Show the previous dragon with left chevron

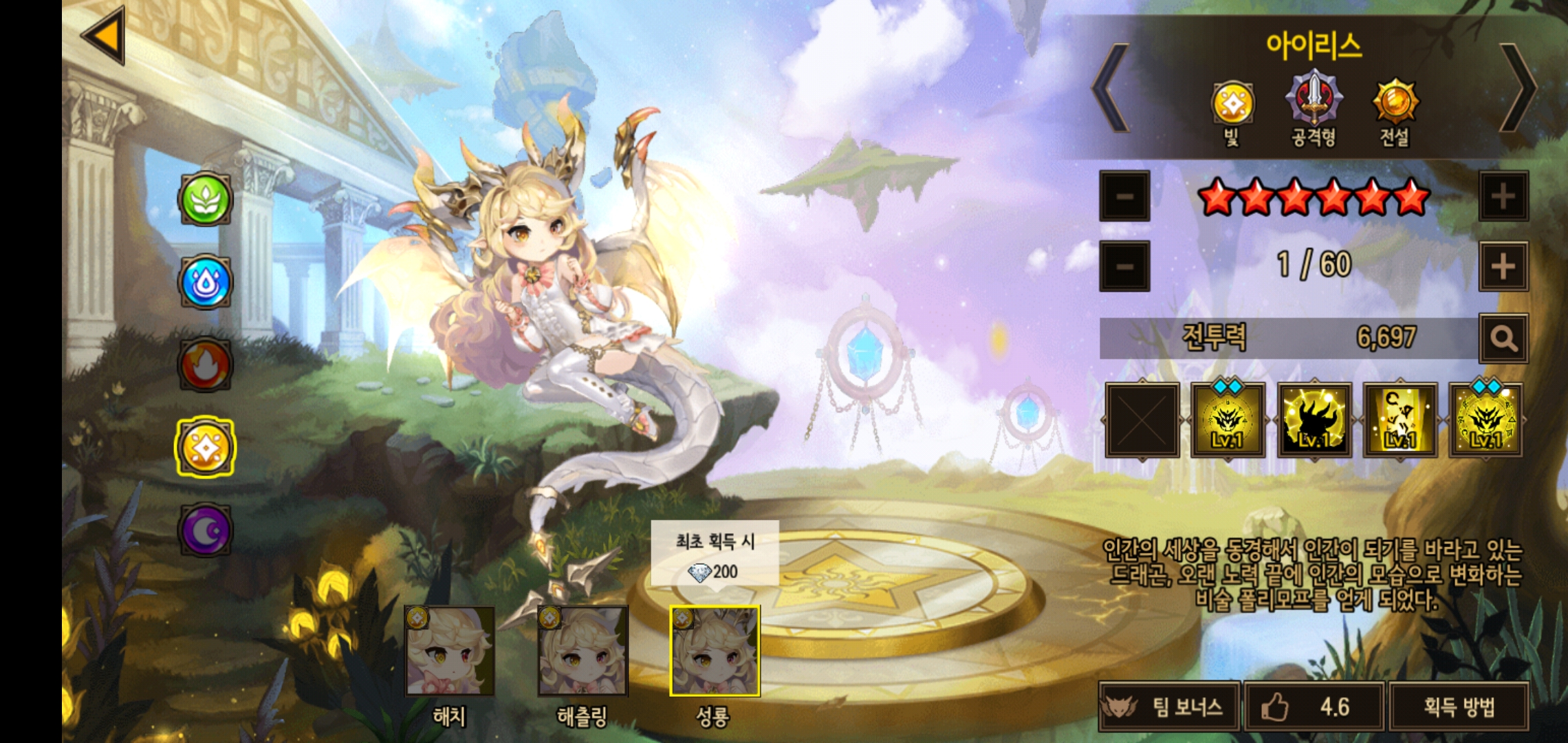pos(1111,88)
